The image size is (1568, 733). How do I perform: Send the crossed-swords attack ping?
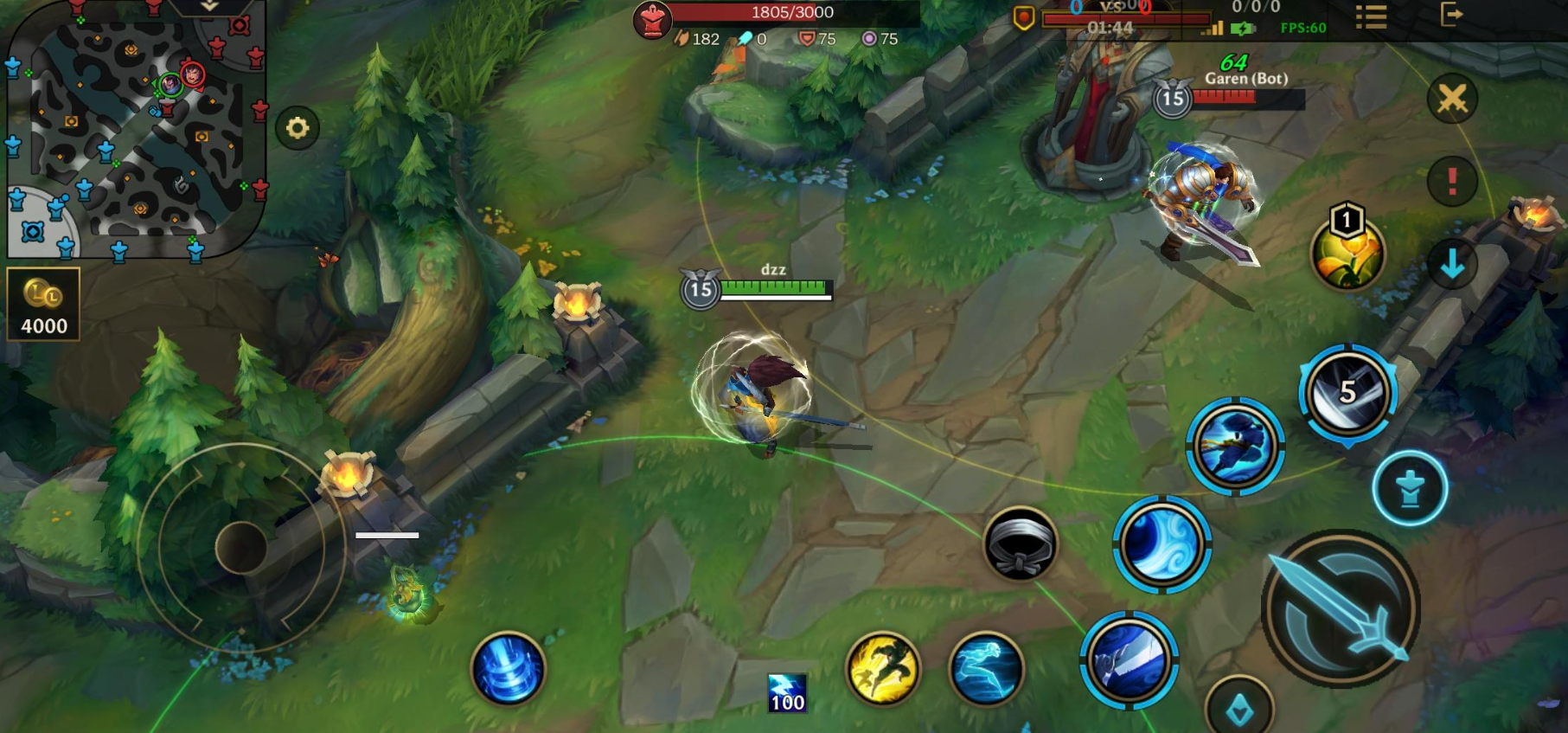click(1452, 100)
